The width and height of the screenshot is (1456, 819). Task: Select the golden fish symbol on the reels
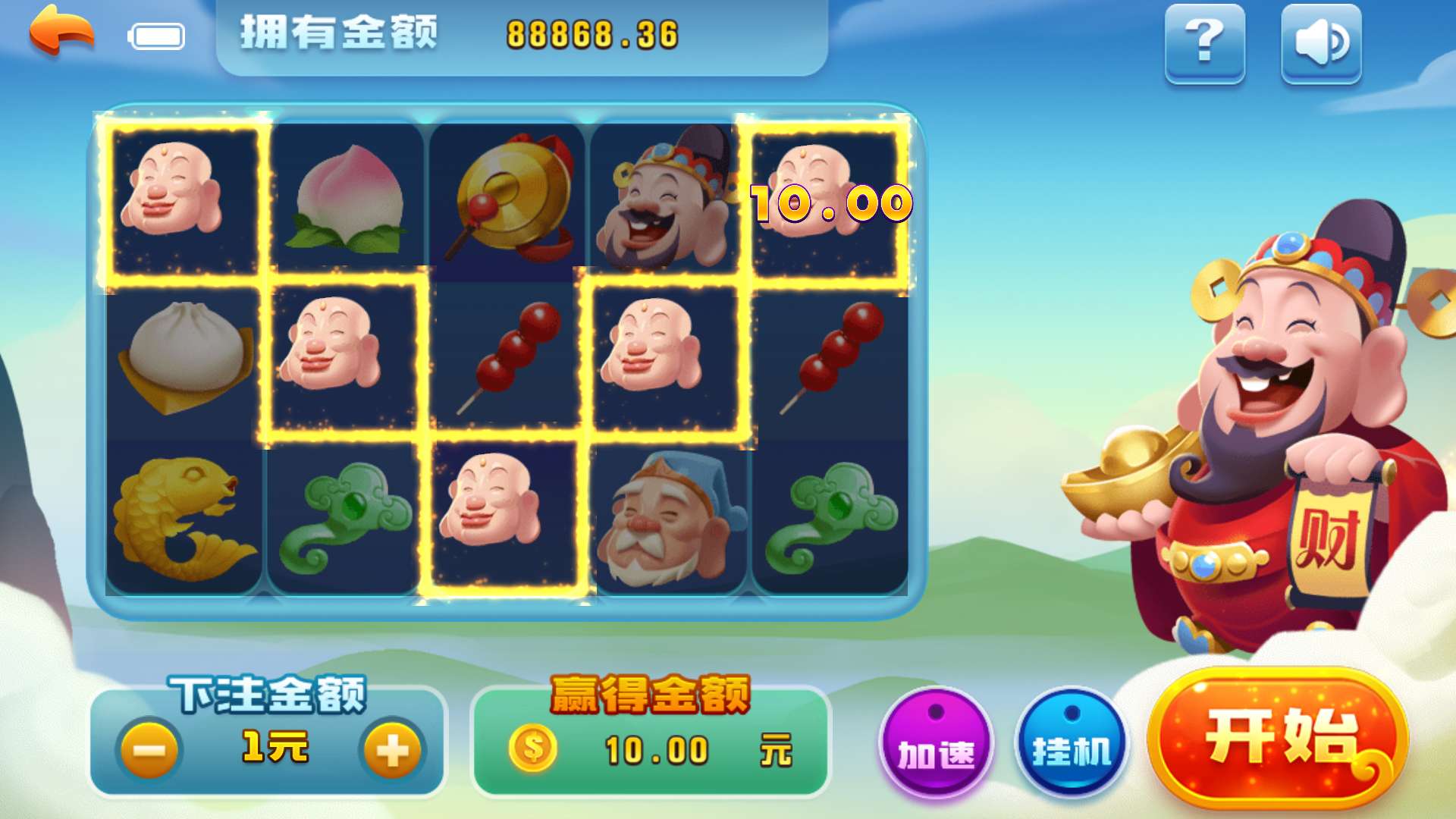(x=186, y=516)
